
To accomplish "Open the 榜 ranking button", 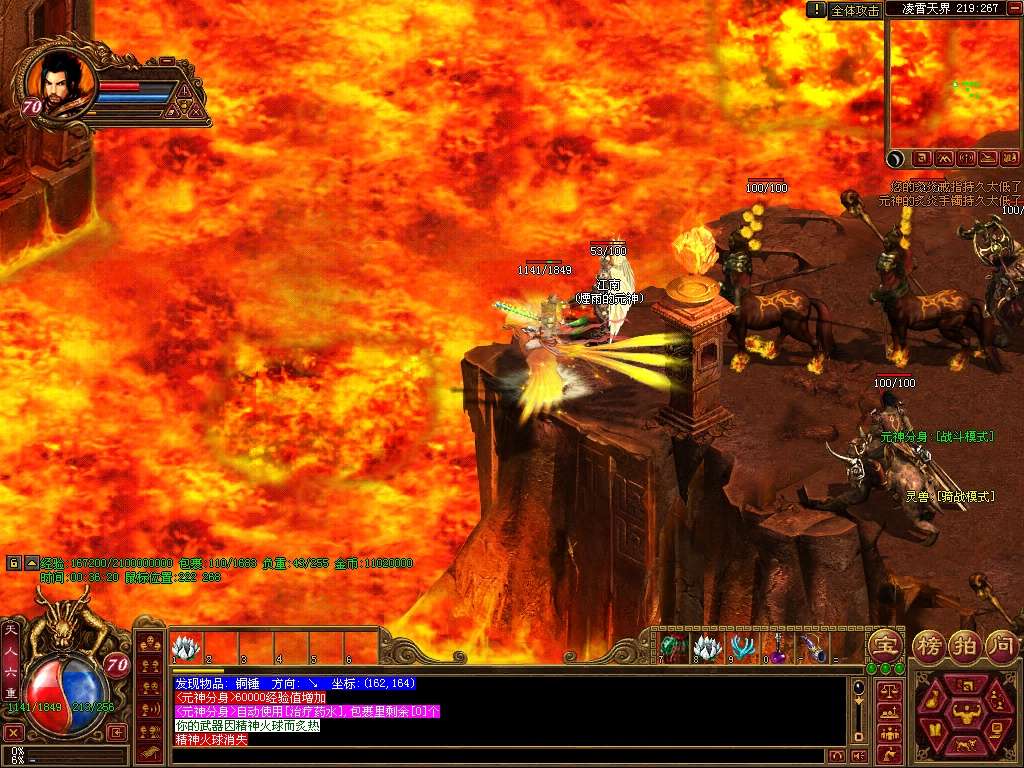I will 931,645.
